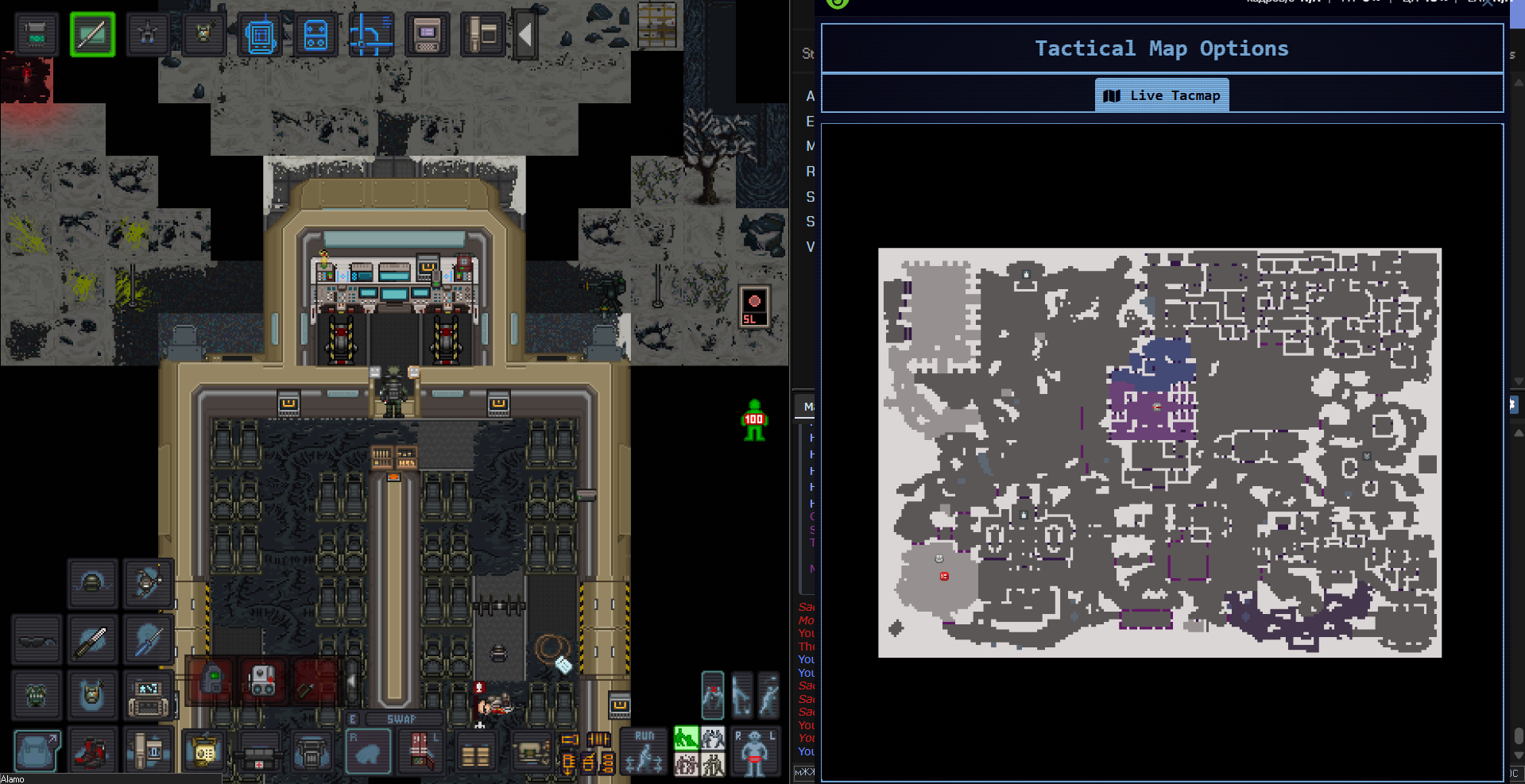Toggle the RUN movement mode button

(x=644, y=751)
